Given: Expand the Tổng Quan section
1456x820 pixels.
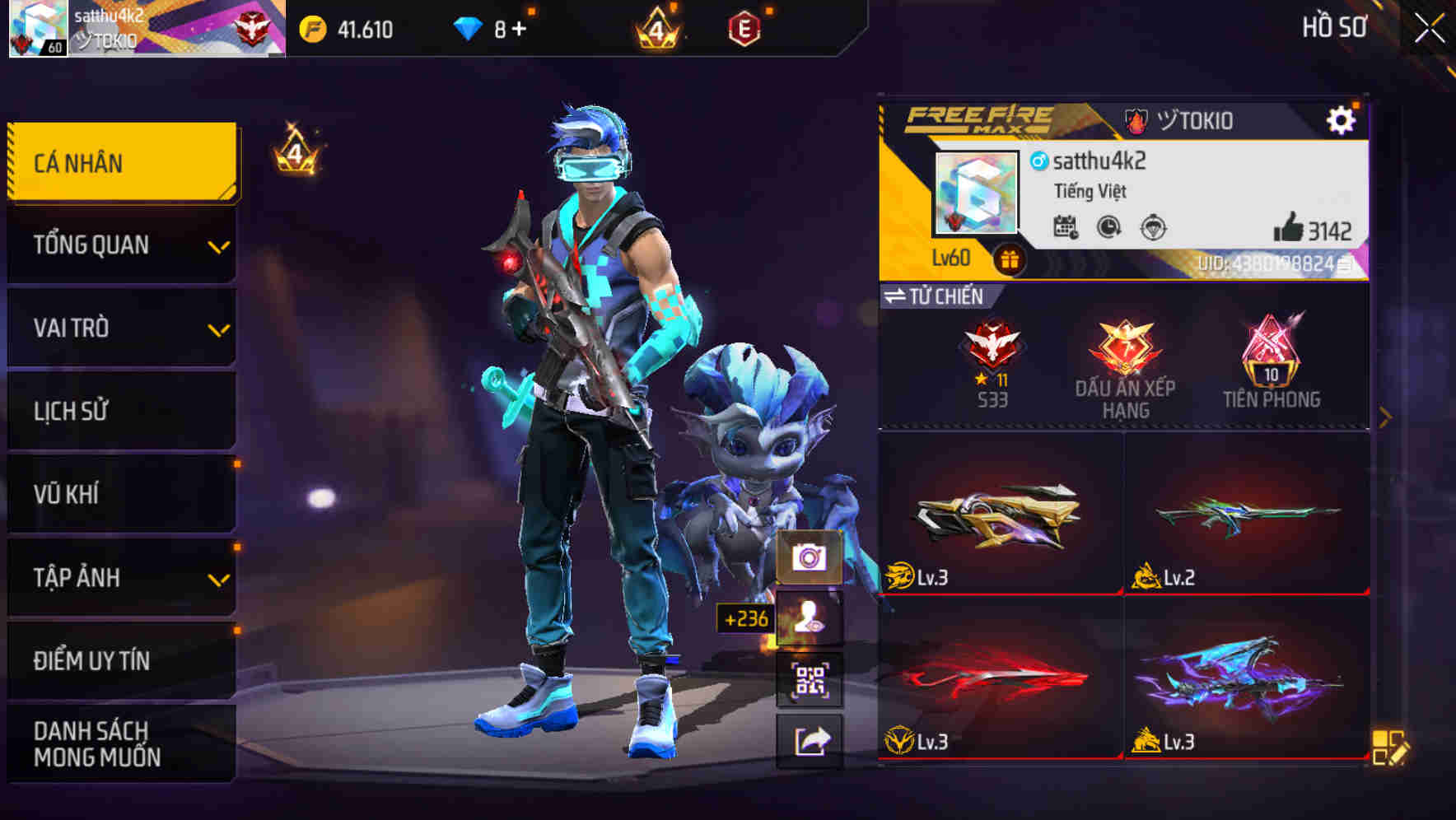Looking at the screenshot, I should pyautogui.click(x=120, y=245).
